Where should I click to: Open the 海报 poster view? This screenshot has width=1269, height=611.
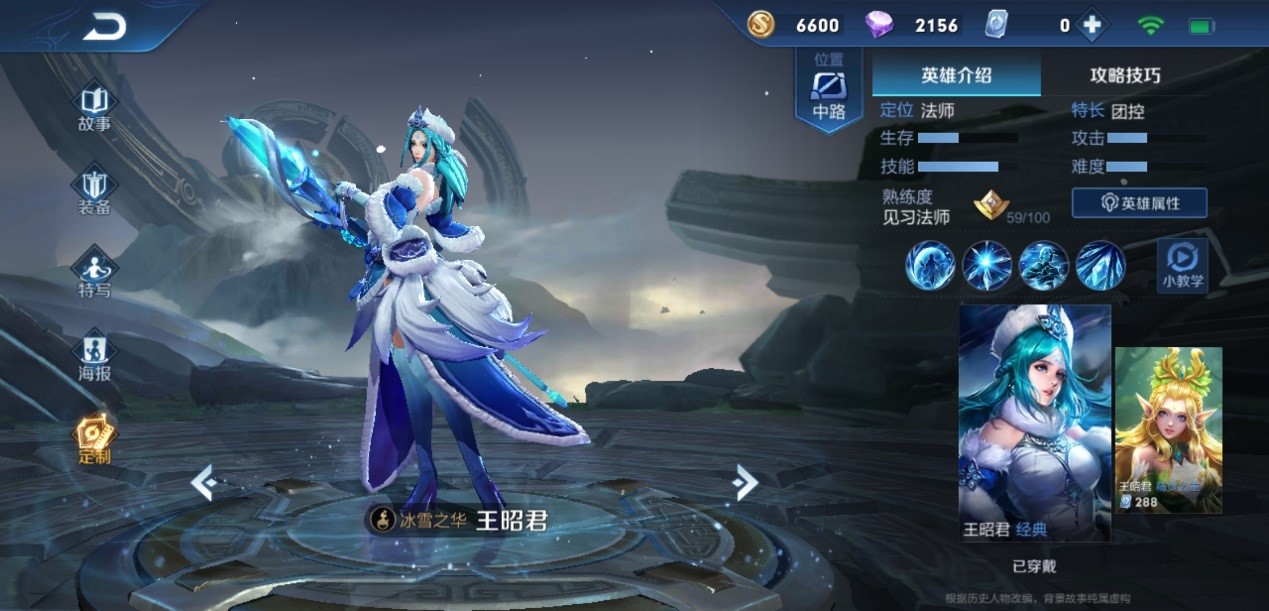click(x=95, y=357)
